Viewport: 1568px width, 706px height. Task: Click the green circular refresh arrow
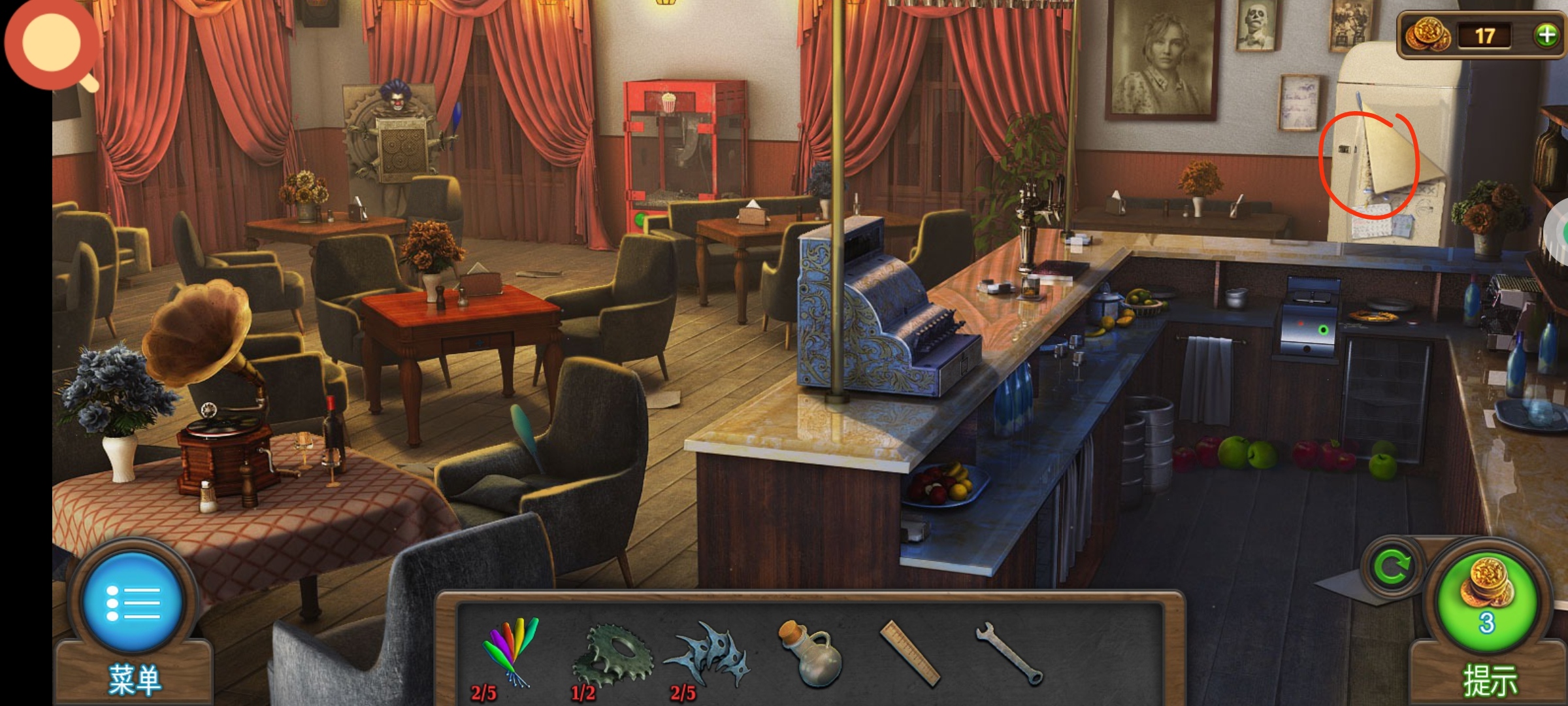[1391, 567]
